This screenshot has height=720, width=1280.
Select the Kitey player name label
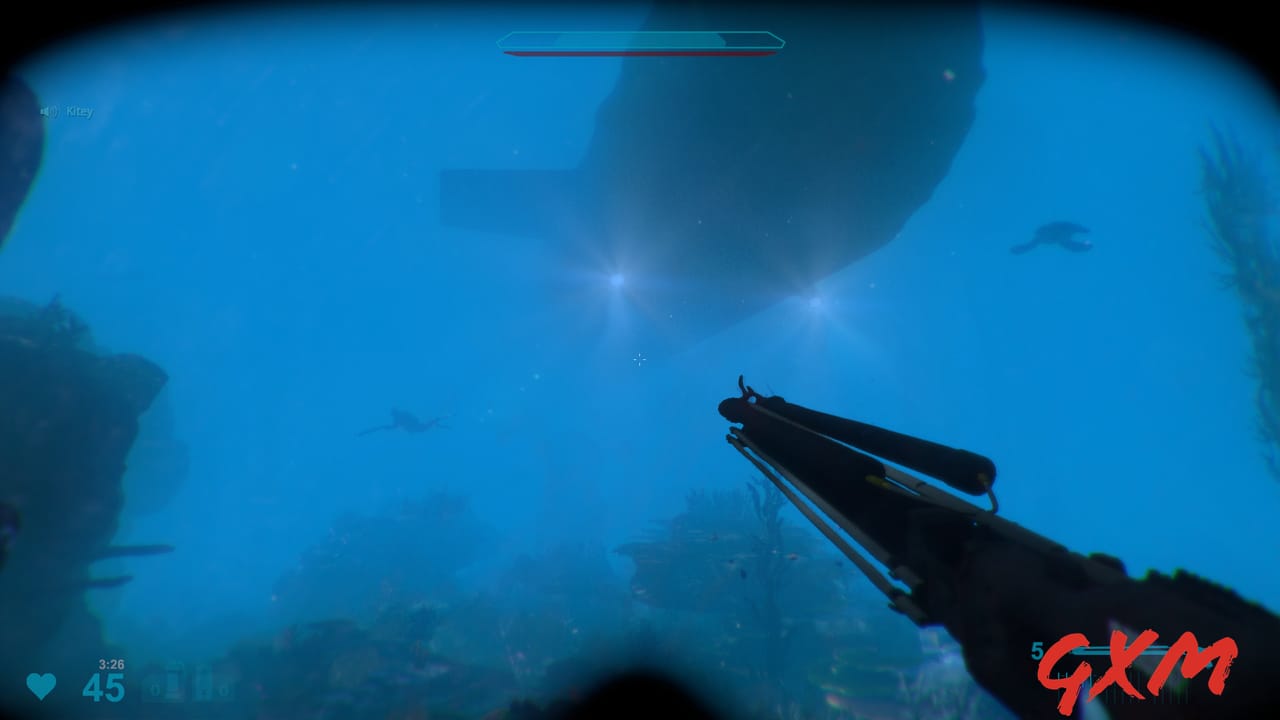pos(80,111)
